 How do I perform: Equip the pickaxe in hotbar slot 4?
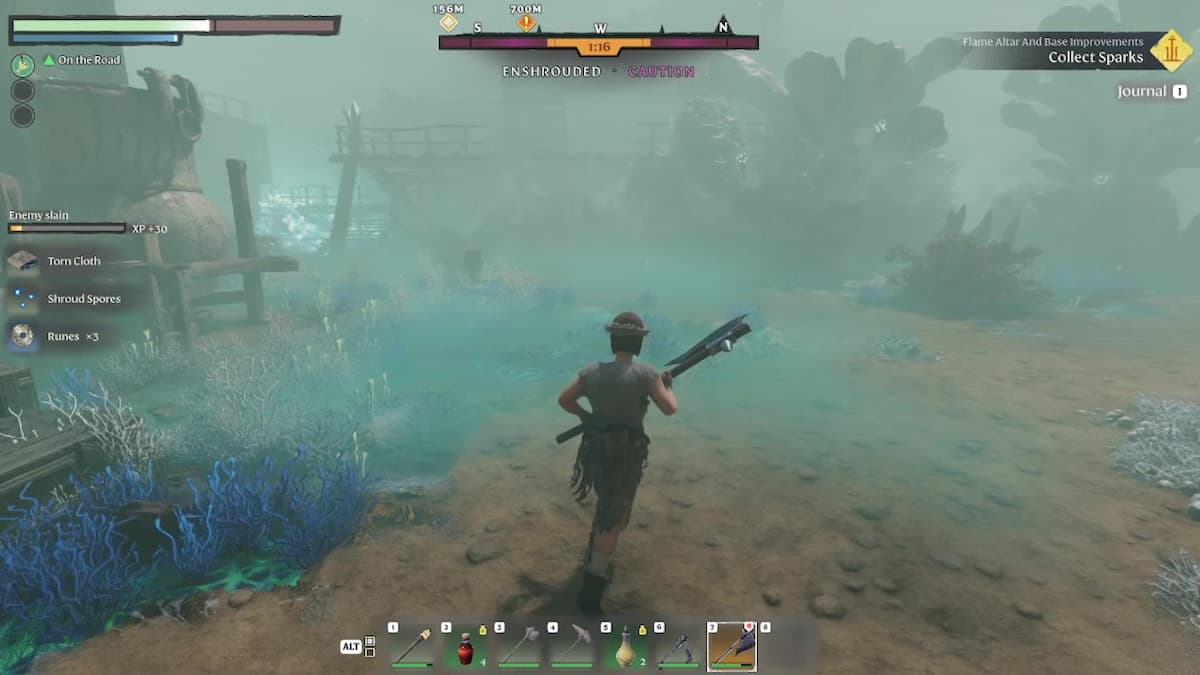pos(573,646)
